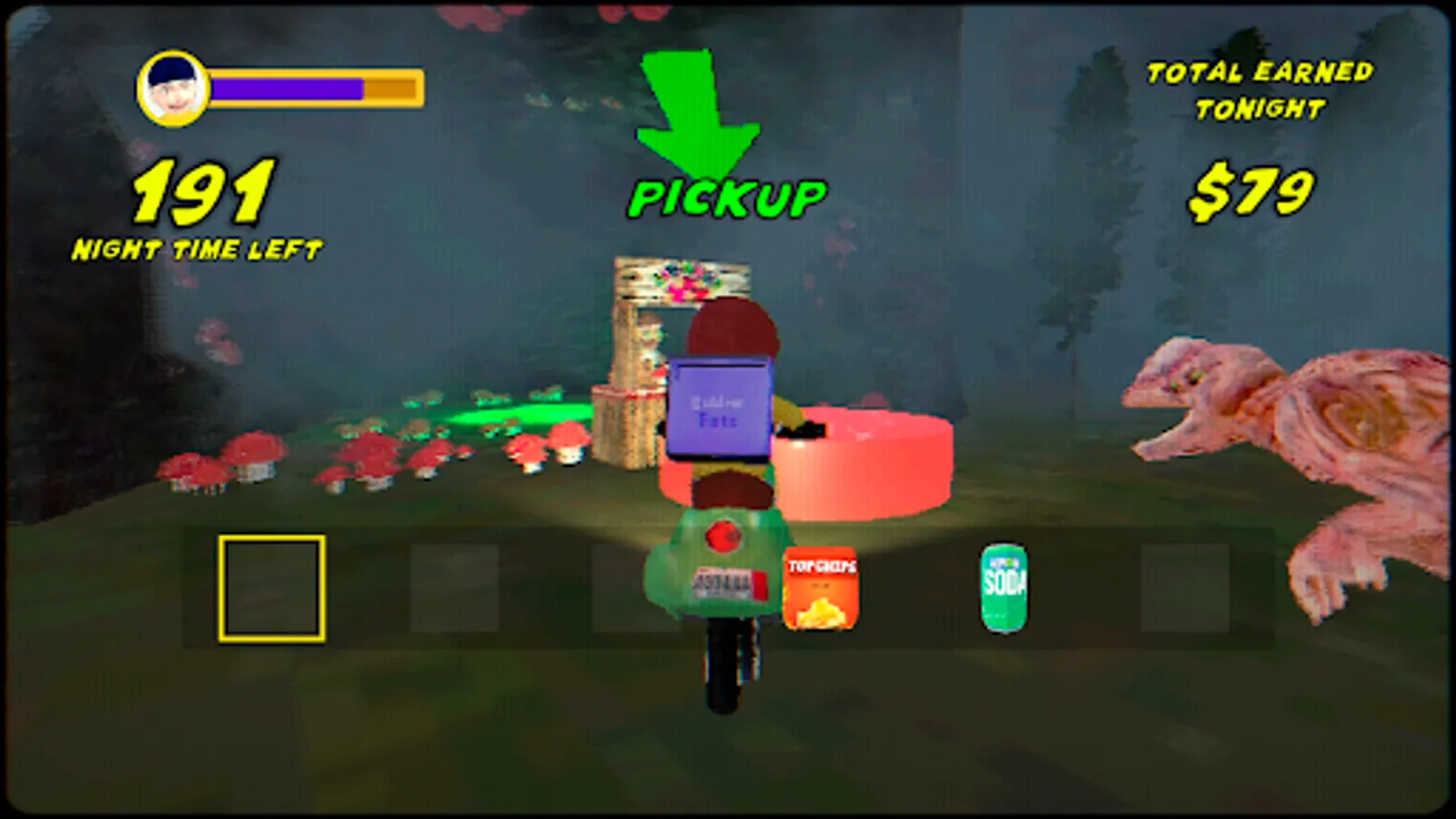Viewport: 1456px width, 819px height.
Task: Toggle the highlighted first inventory slot
Action: point(272,589)
